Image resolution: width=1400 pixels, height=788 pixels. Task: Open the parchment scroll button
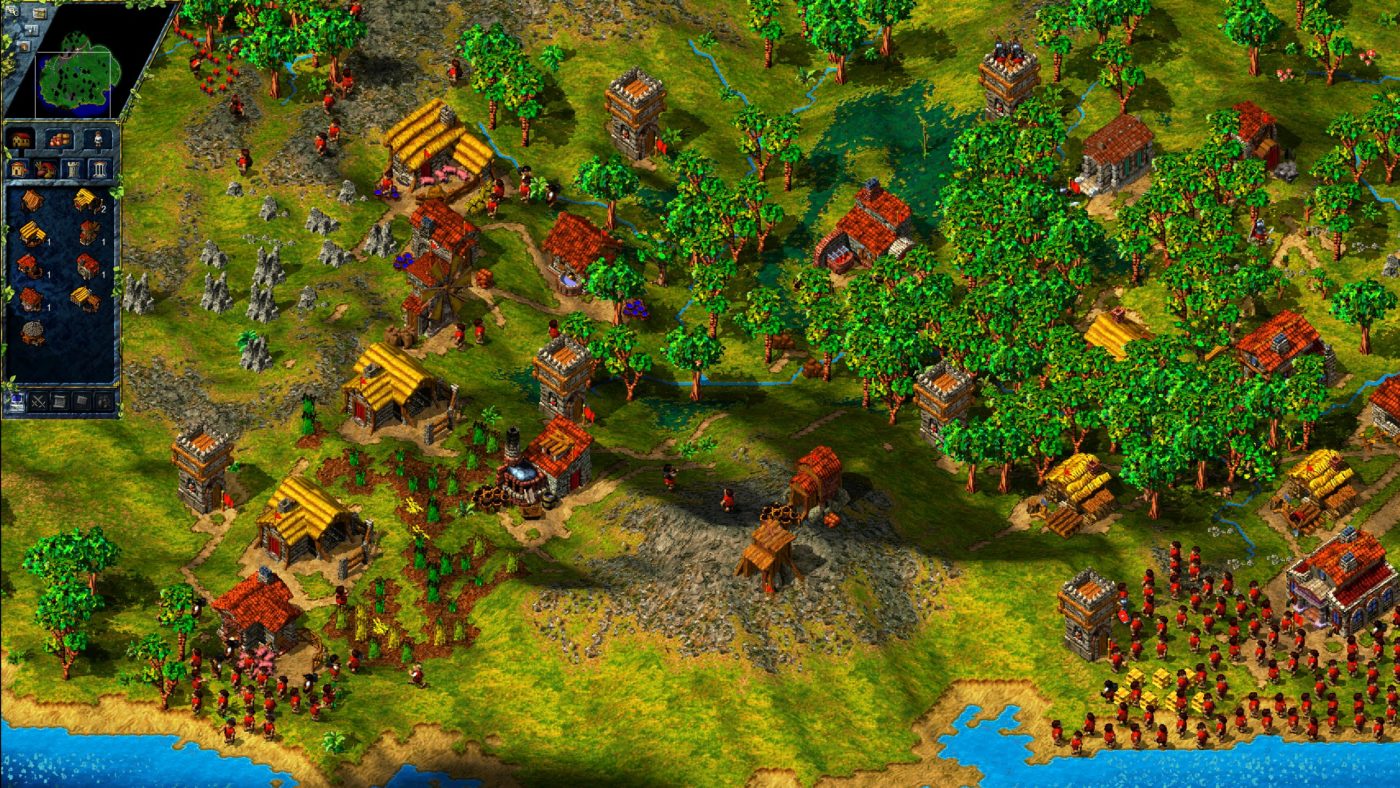(x=62, y=402)
